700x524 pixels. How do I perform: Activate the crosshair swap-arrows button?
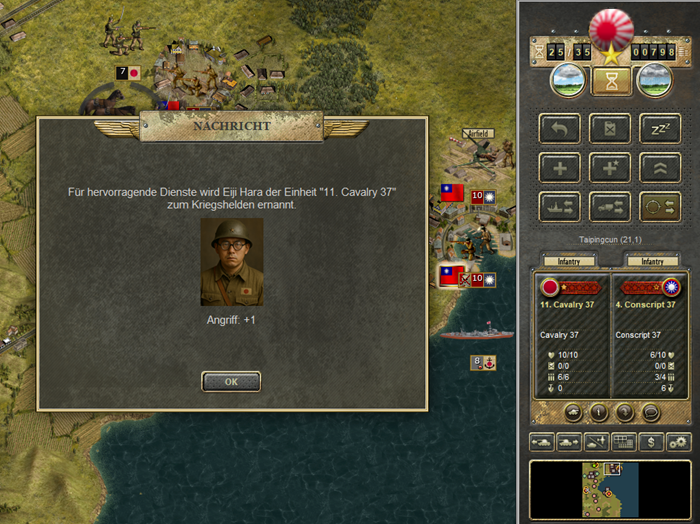click(659, 206)
